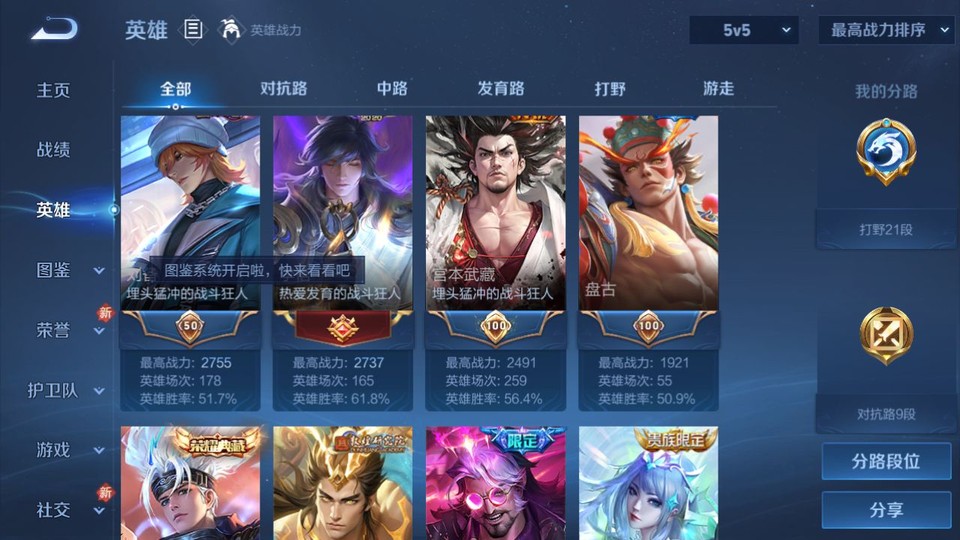Go back using the return arrow

pos(54,29)
